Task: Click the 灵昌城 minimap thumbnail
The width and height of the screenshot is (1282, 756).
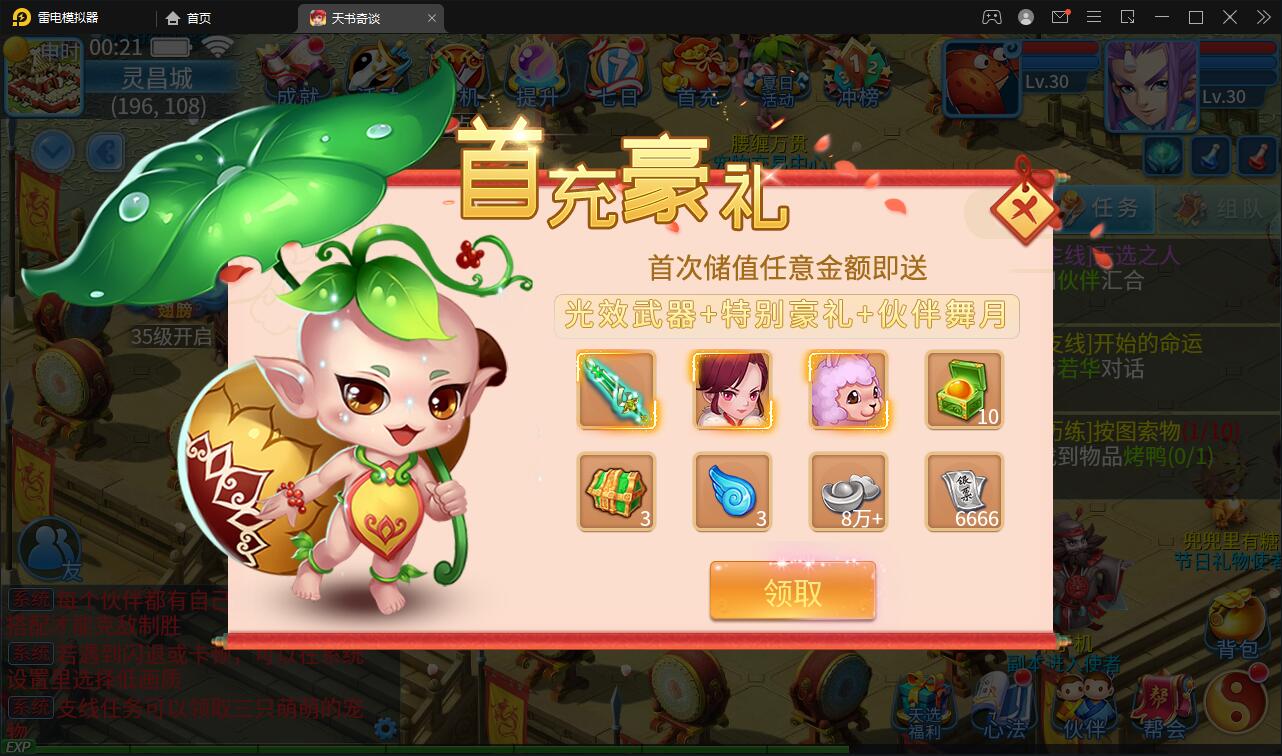Action: [x=44, y=75]
